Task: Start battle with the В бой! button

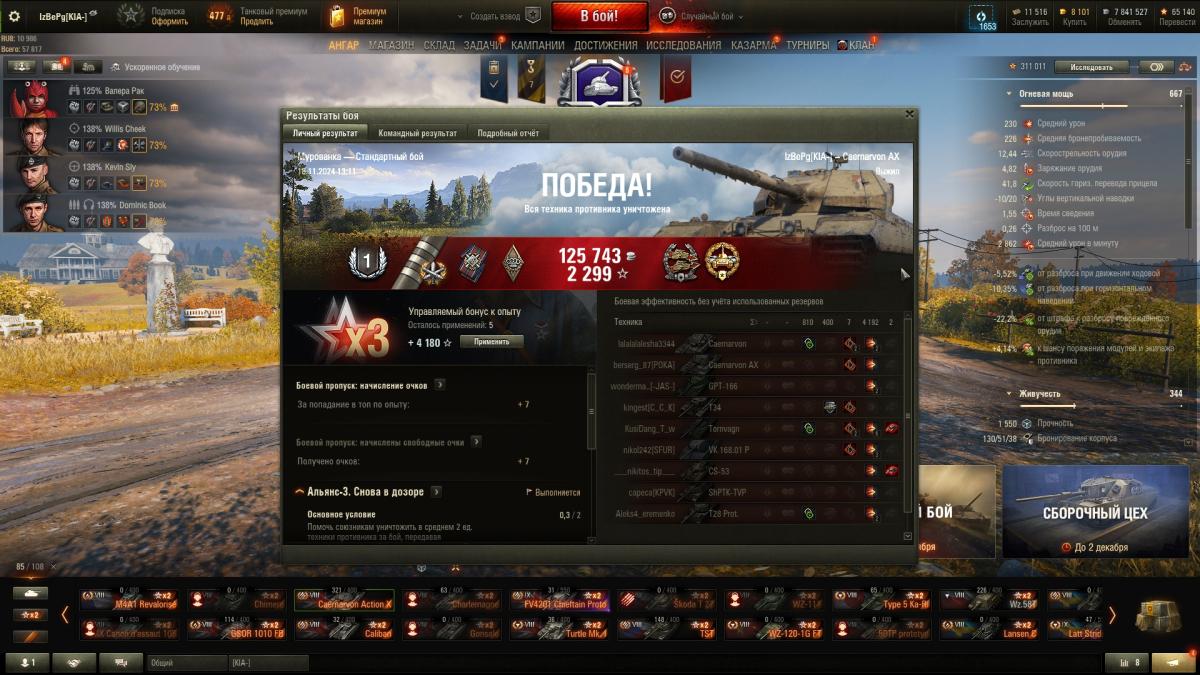Action: pos(599,15)
